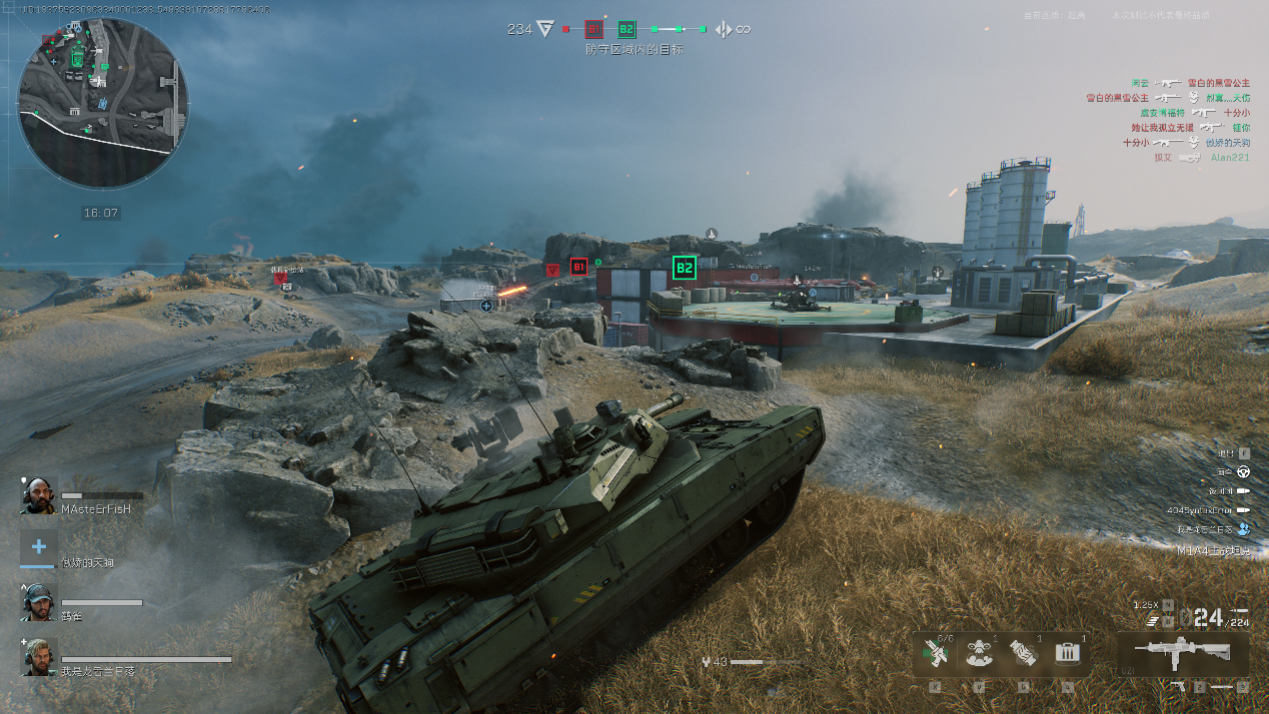Use the medical syringe gadget slot
Viewport: 1269px width, 714px height.
click(936, 653)
